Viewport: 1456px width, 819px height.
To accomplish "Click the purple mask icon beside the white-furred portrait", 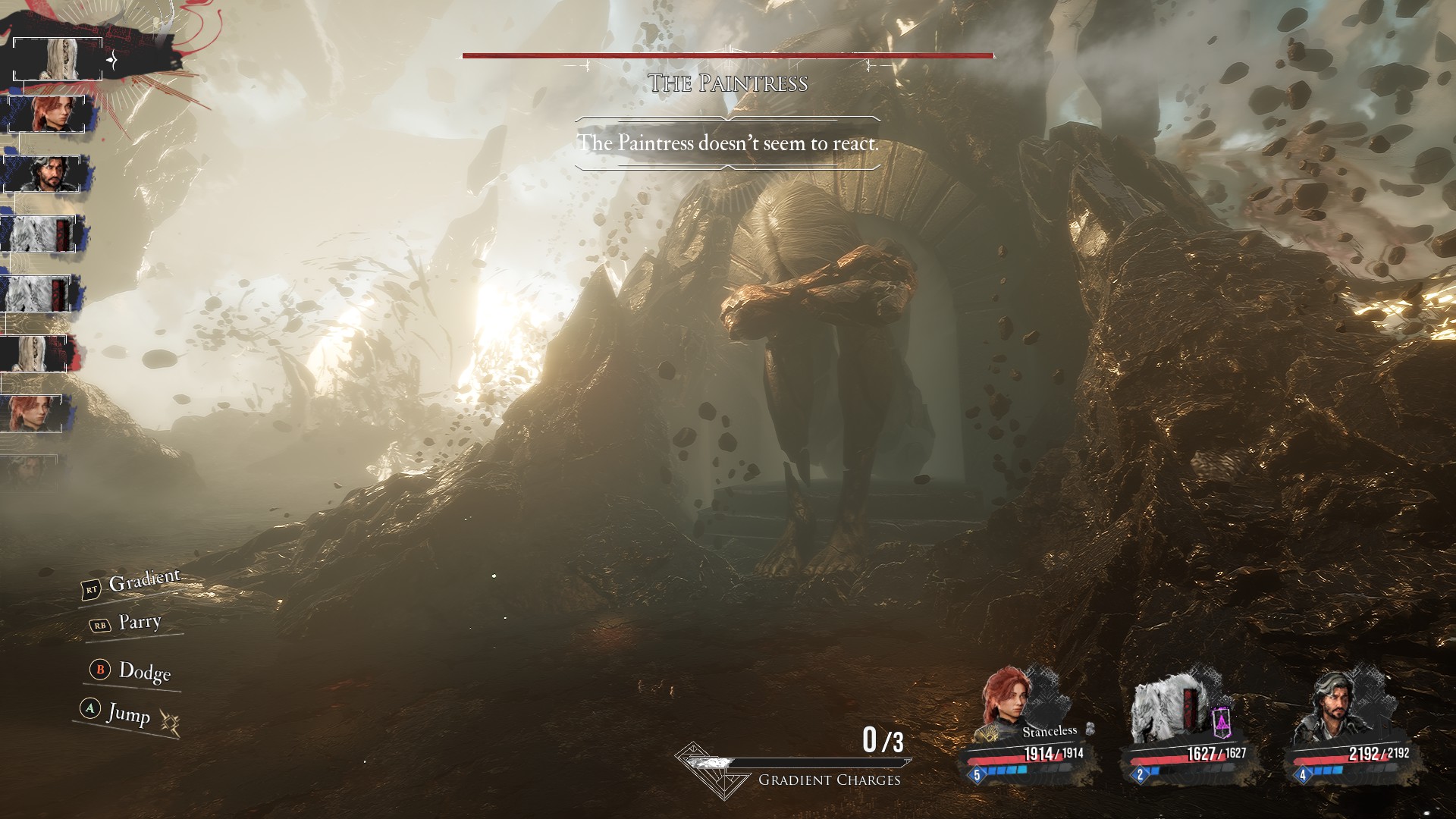I will [x=1221, y=723].
